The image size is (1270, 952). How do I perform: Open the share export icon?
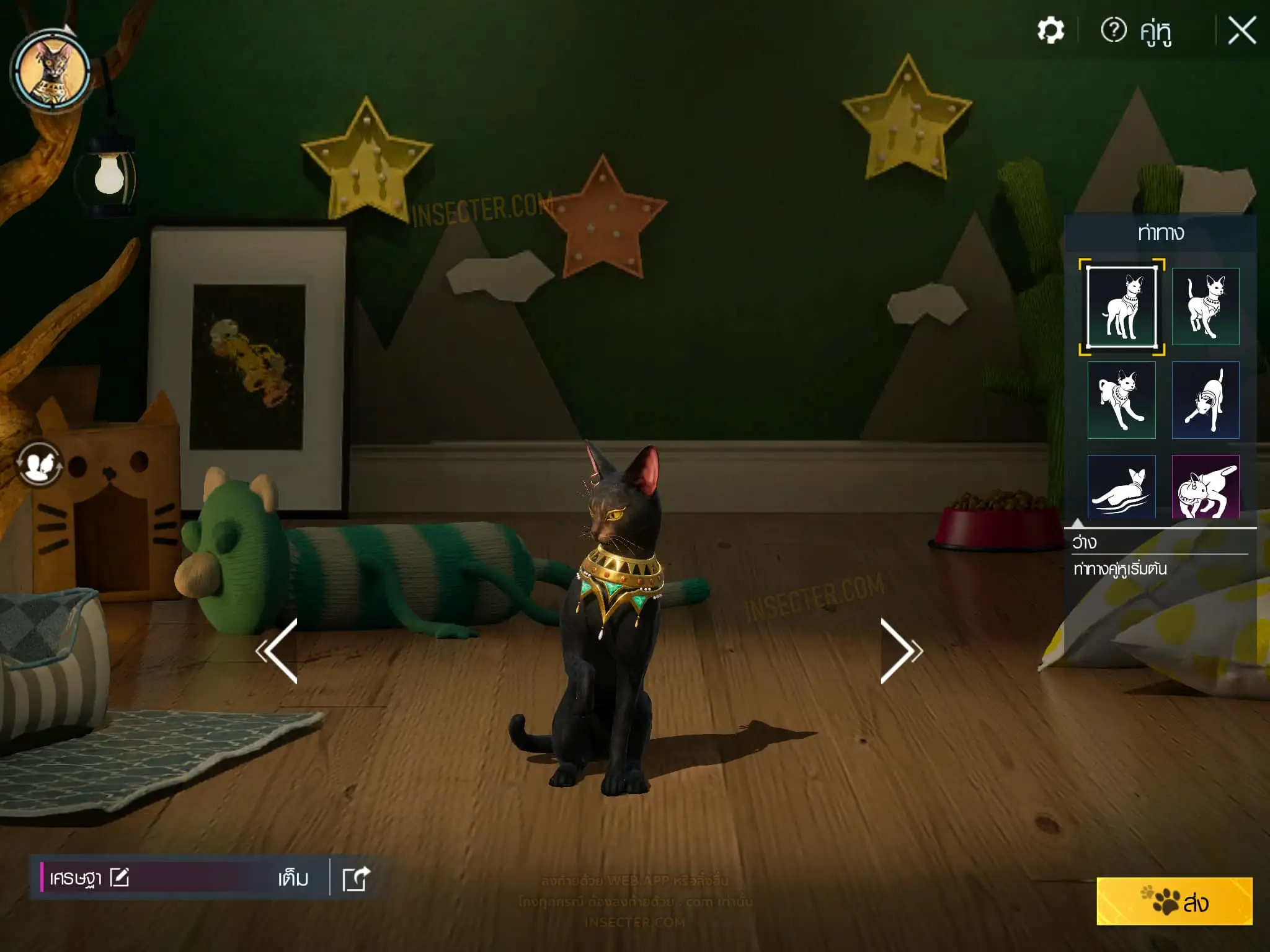coord(357,878)
